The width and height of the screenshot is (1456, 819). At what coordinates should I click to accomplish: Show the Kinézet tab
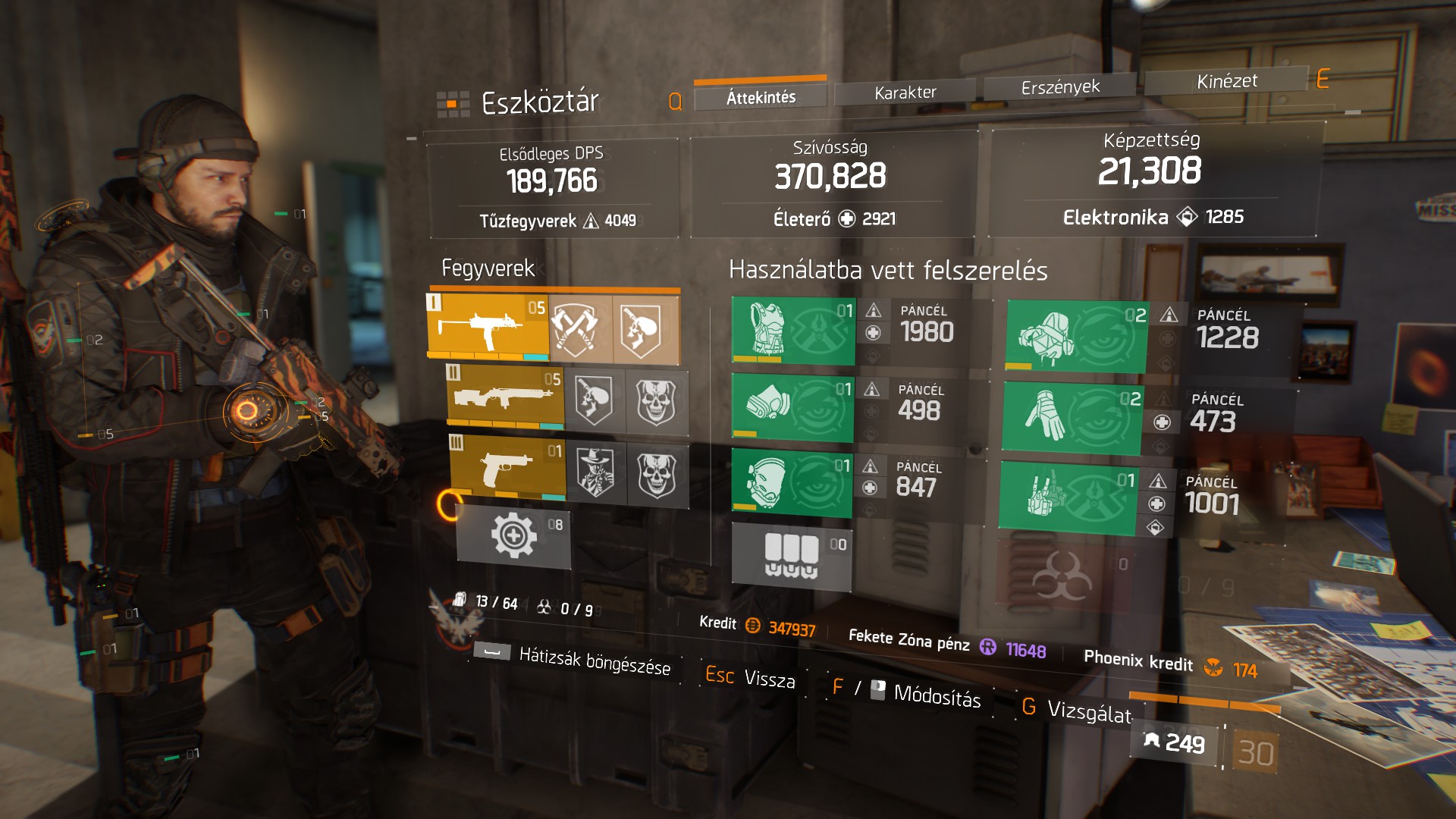[x=1226, y=81]
